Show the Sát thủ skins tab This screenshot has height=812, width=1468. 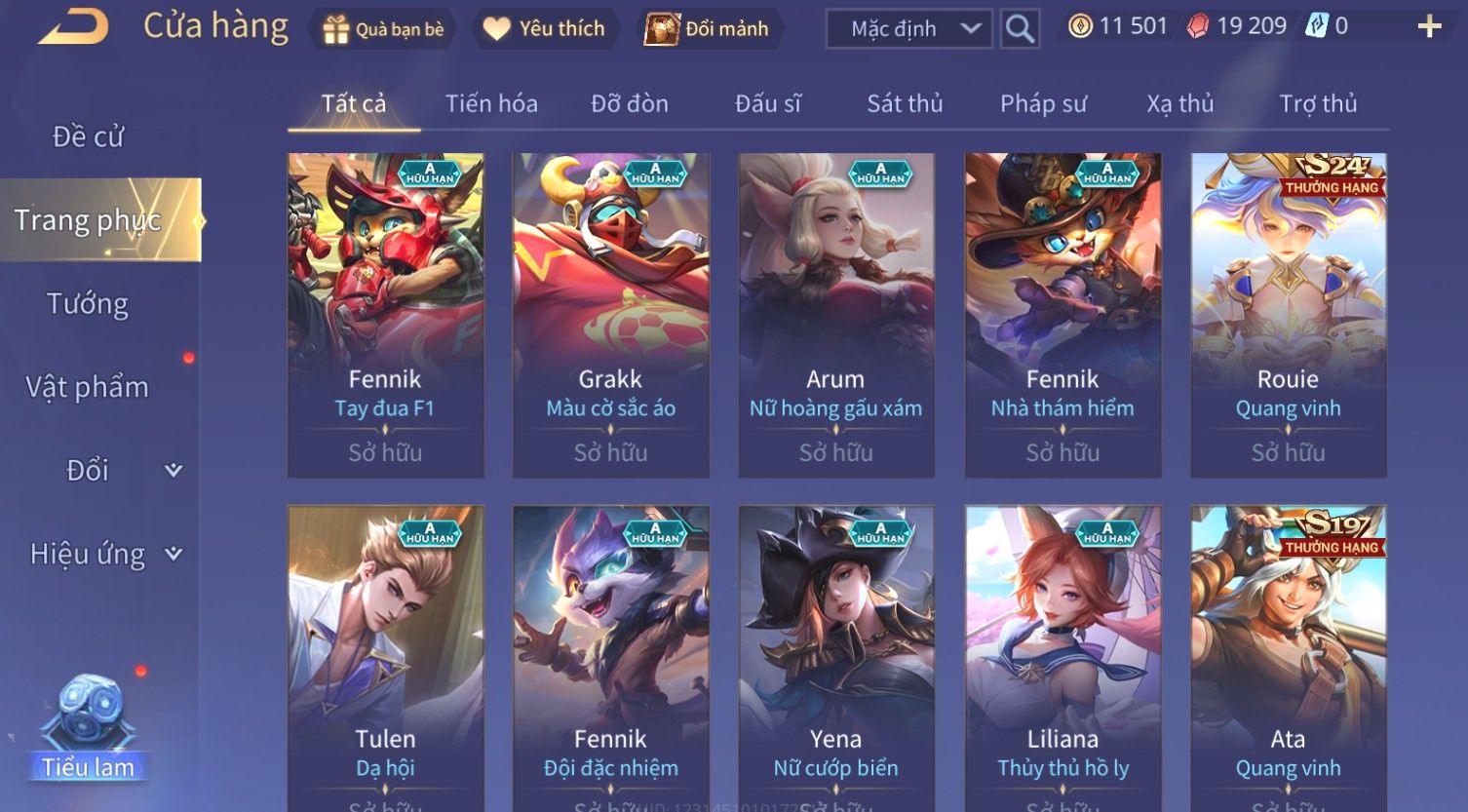(905, 103)
